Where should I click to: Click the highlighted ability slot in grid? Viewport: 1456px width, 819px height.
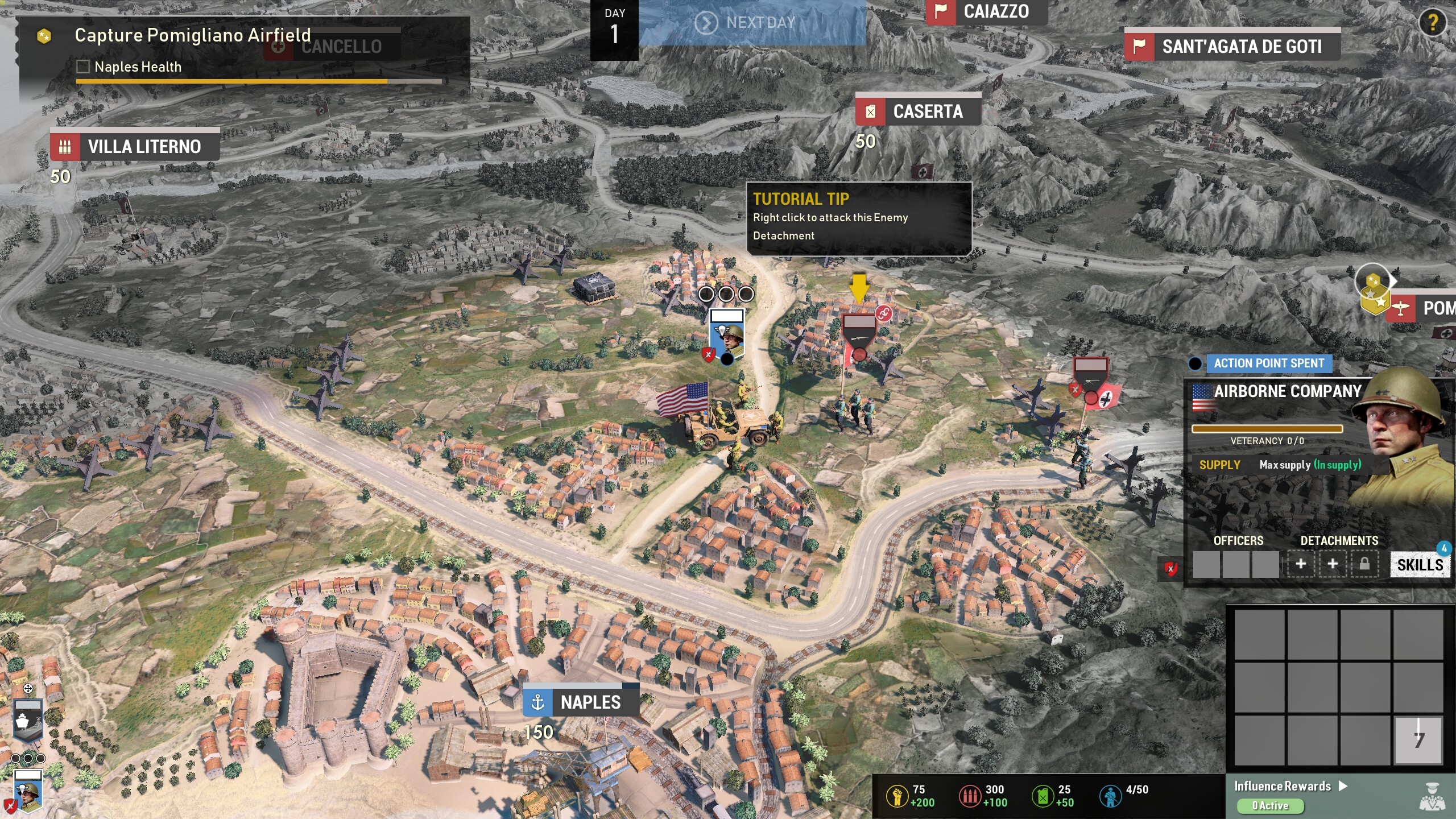pos(1418,739)
